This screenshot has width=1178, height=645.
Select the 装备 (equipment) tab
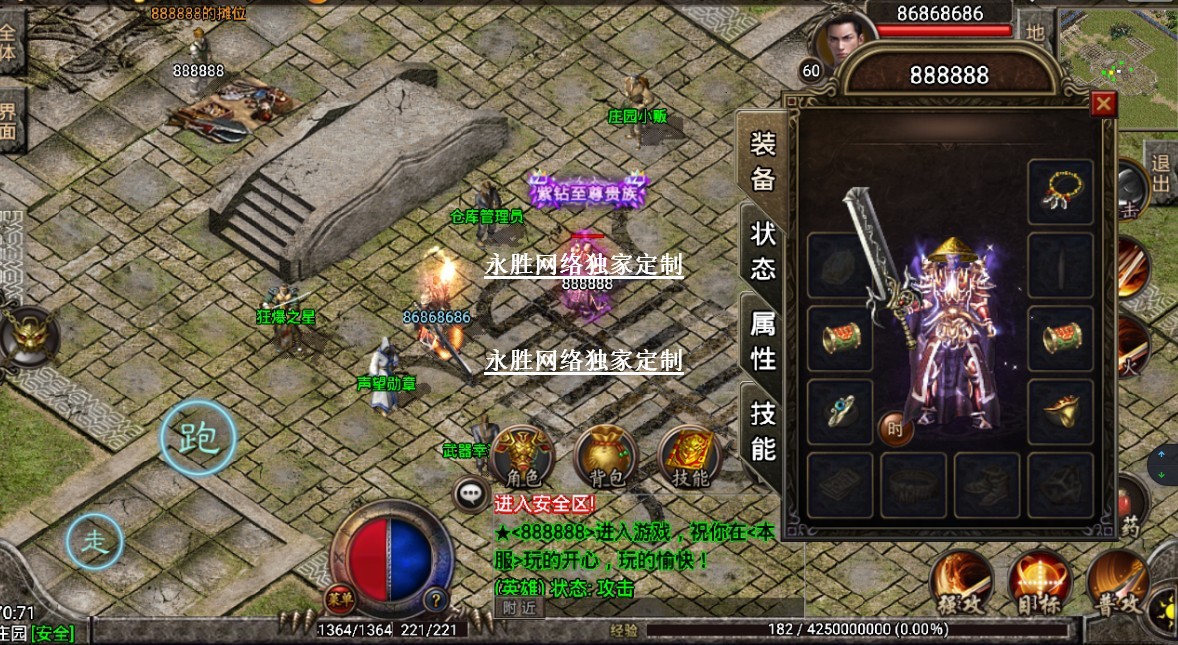(x=763, y=162)
